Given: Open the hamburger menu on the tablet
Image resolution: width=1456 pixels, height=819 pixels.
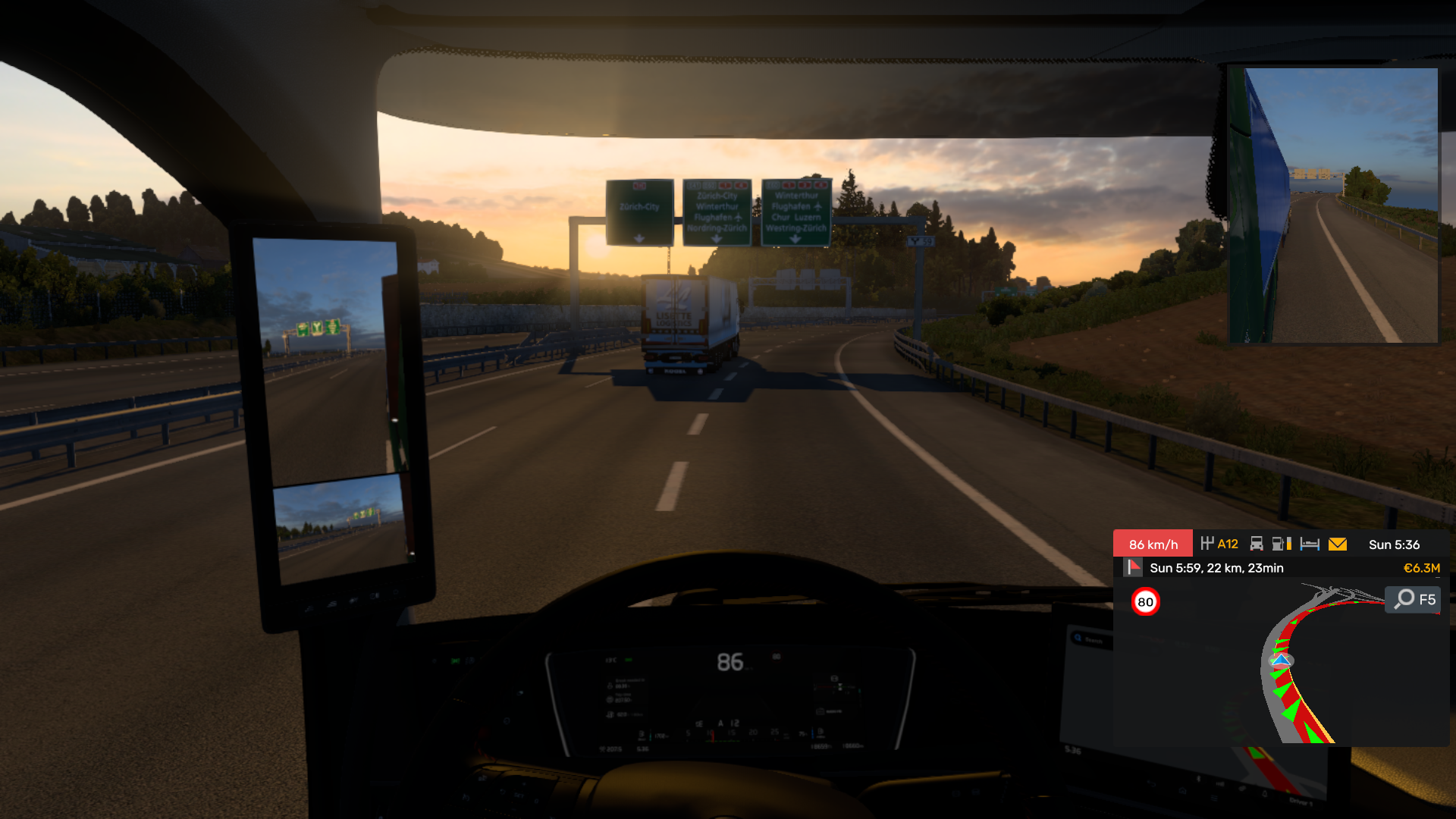Looking at the screenshot, I should coord(1214,797).
